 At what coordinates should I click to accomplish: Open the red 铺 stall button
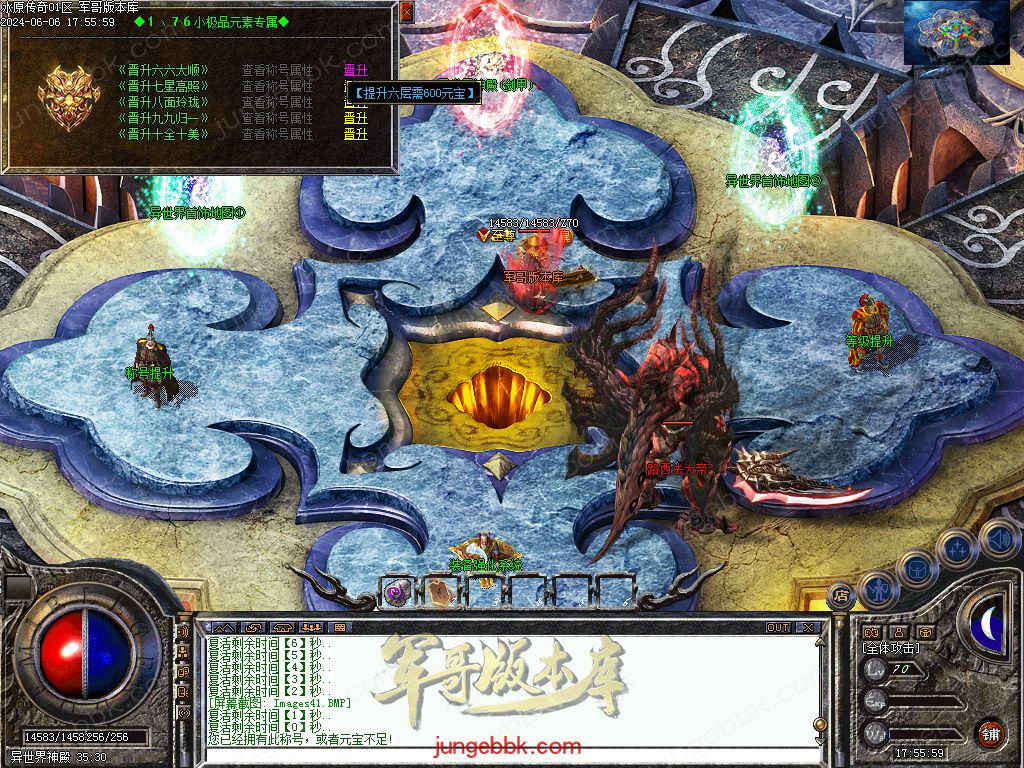click(x=990, y=732)
